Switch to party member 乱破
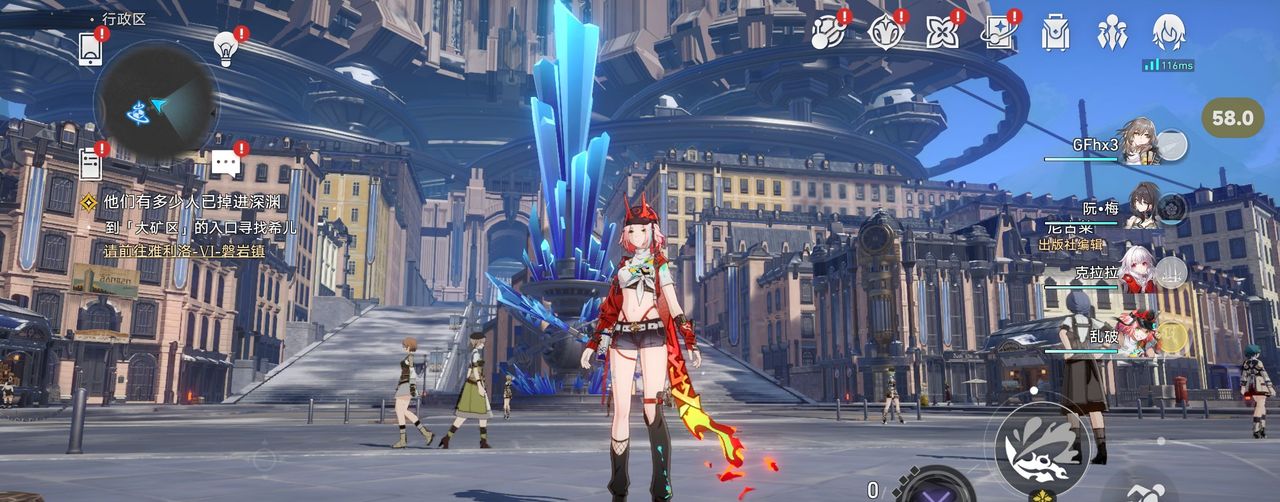This screenshot has height=502, width=1280. pos(1140,337)
